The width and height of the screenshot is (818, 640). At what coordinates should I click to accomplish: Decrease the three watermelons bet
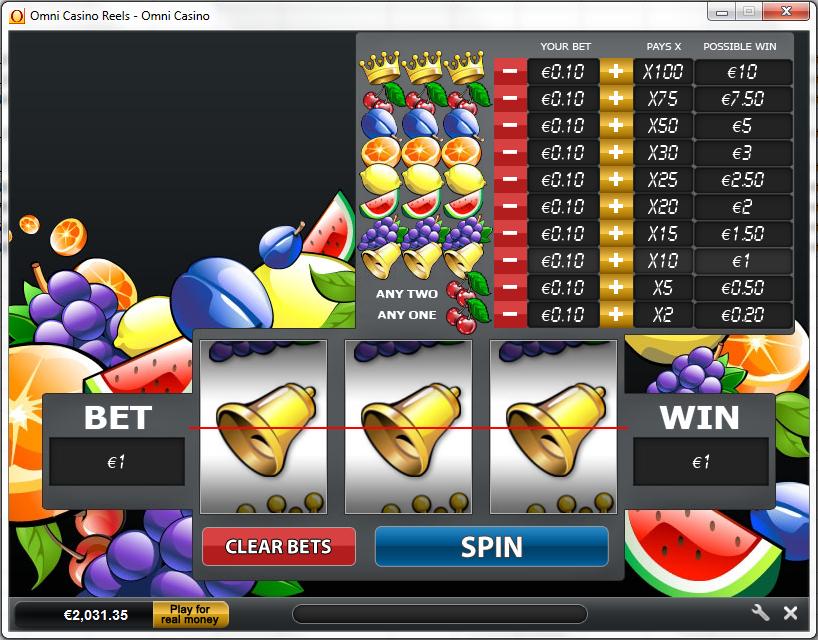point(510,207)
